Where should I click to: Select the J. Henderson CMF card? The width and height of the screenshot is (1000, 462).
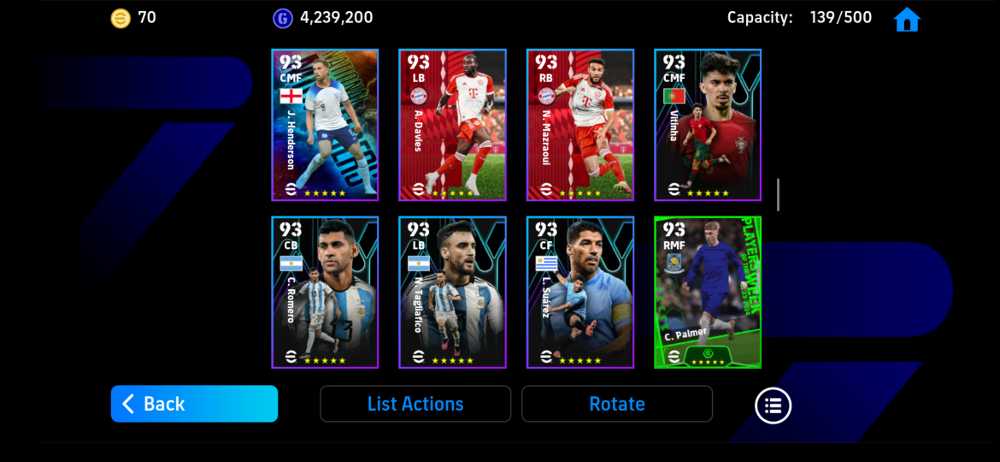[x=325, y=125]
